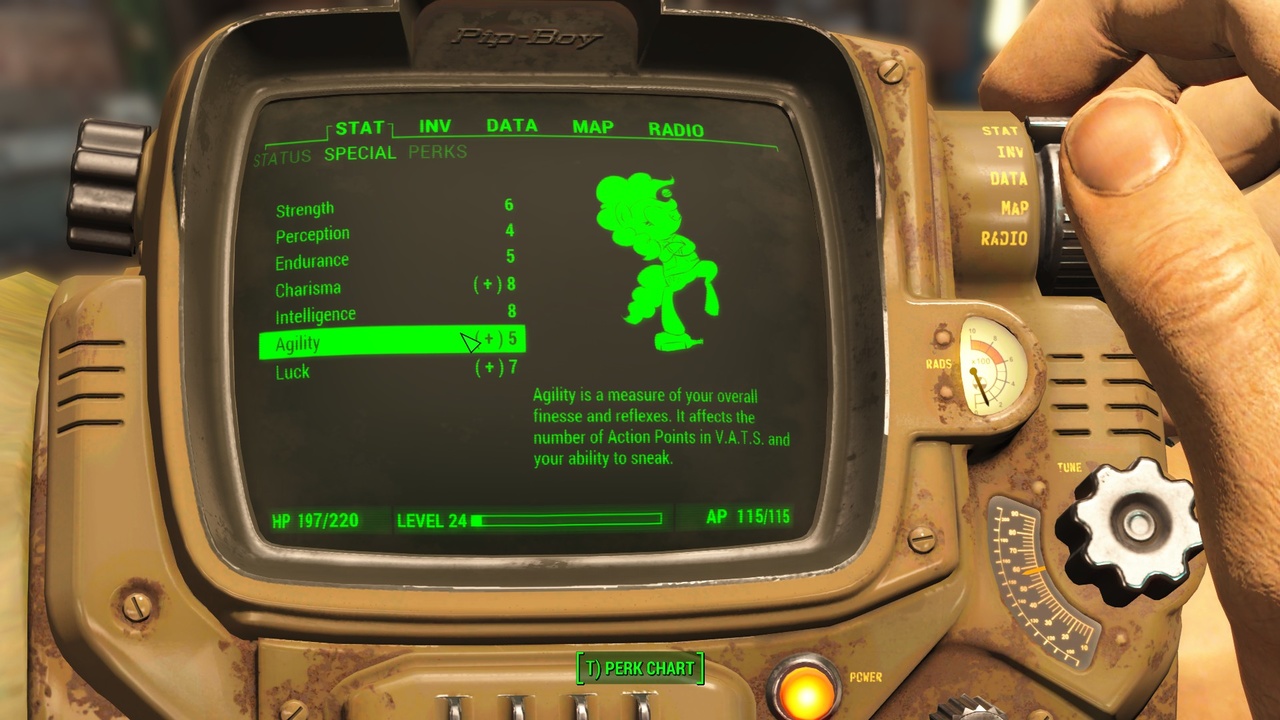Open the Perk Chart

(x=640, y=667)
